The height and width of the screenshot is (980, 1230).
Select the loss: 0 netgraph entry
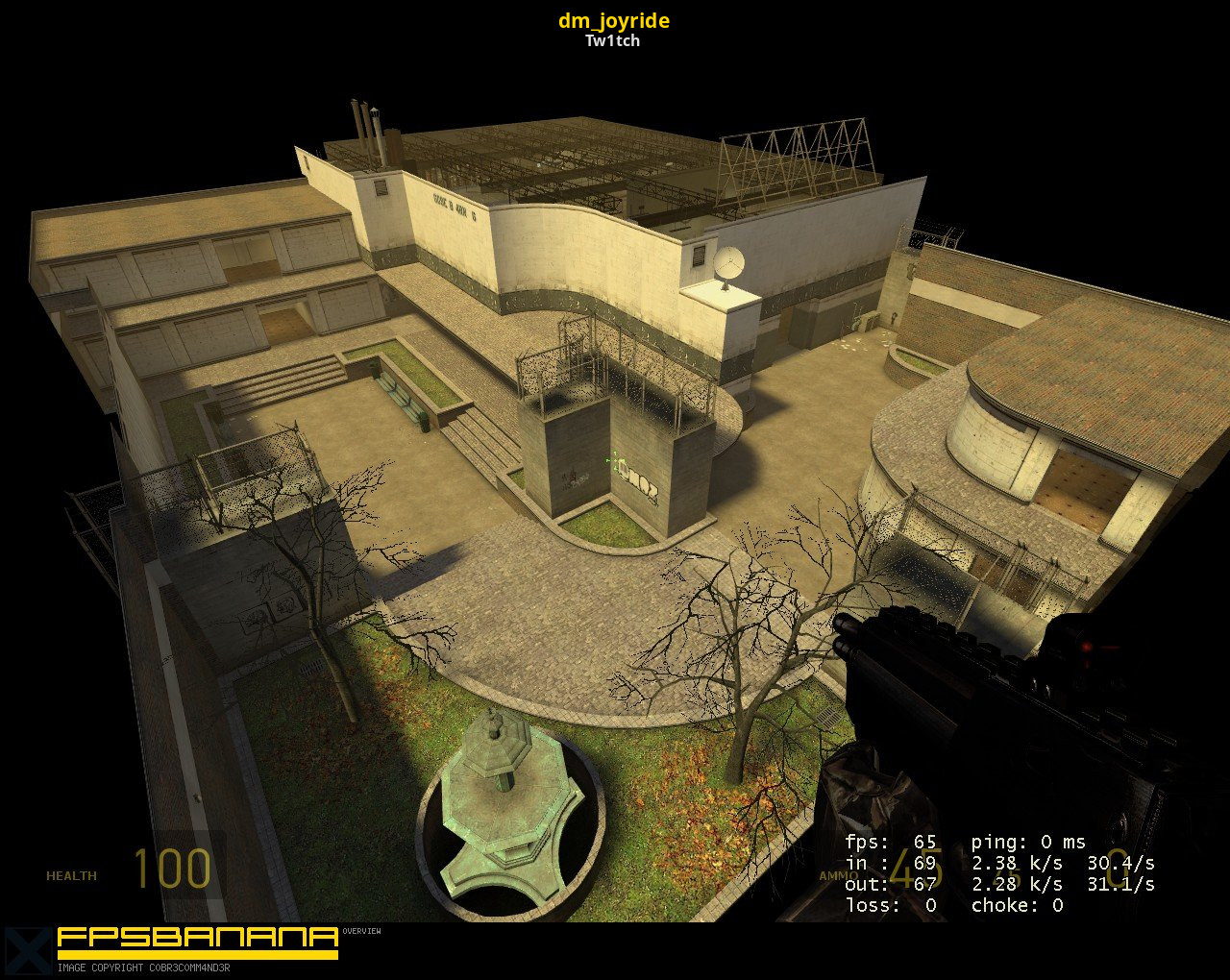pos(889,905)
